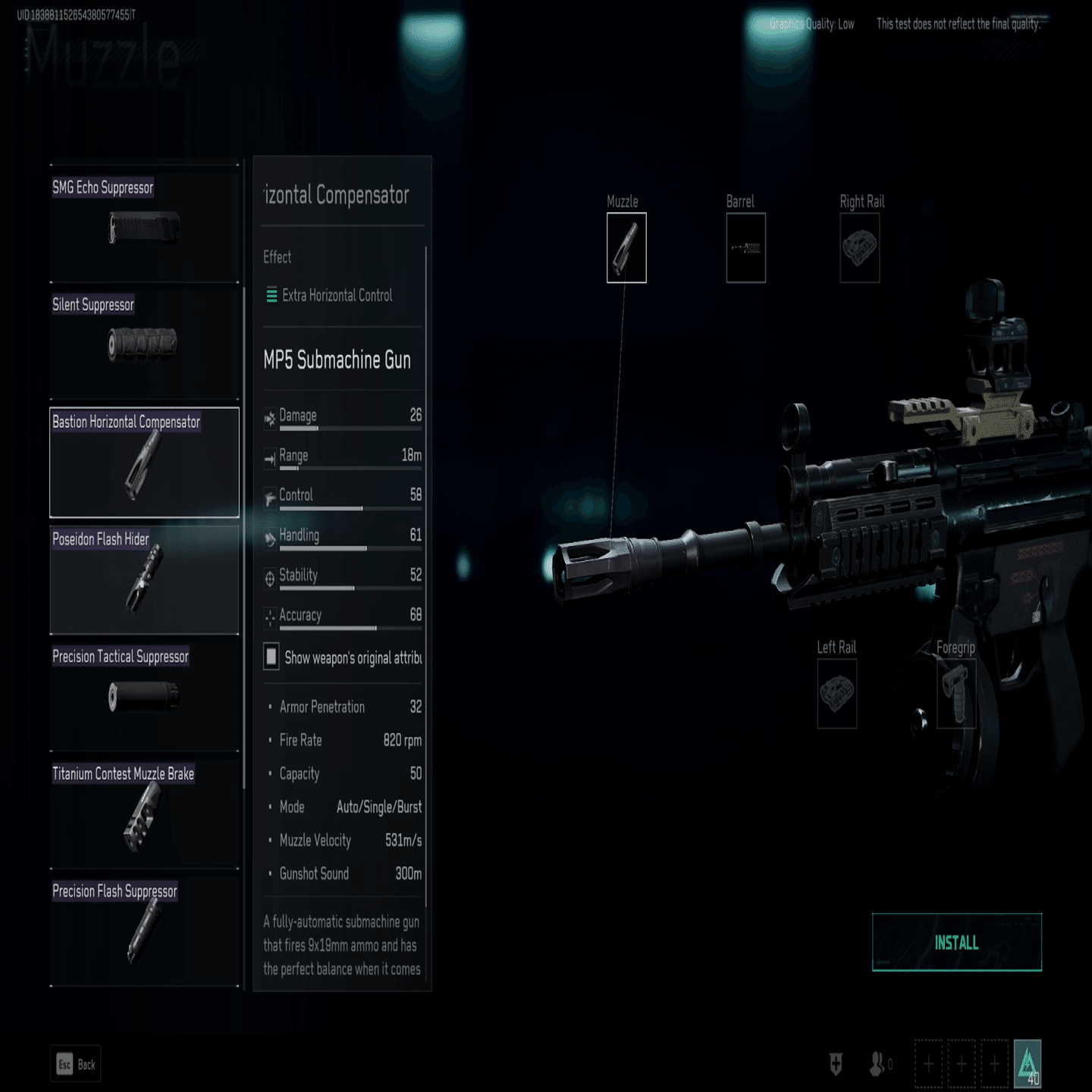Open the Foregrip attachment slot
1092x1092 pixels.
[955, 693]
